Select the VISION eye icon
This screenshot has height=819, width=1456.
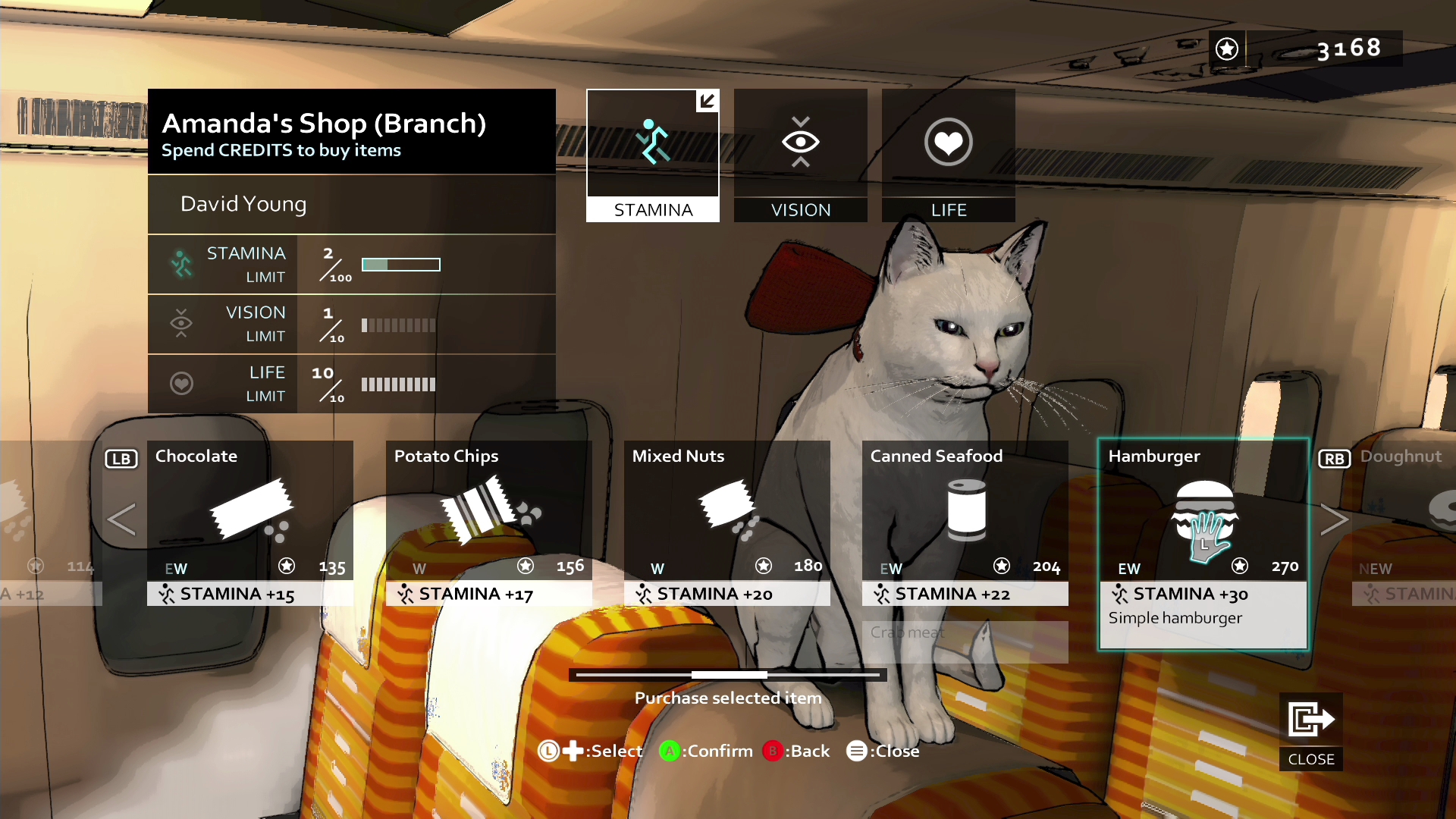[800, 142]
